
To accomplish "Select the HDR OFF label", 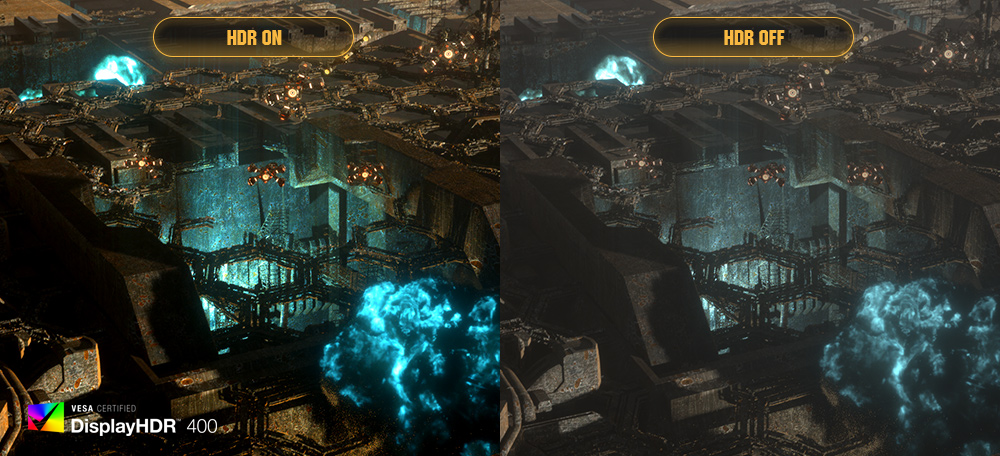I will coord(753,38).
